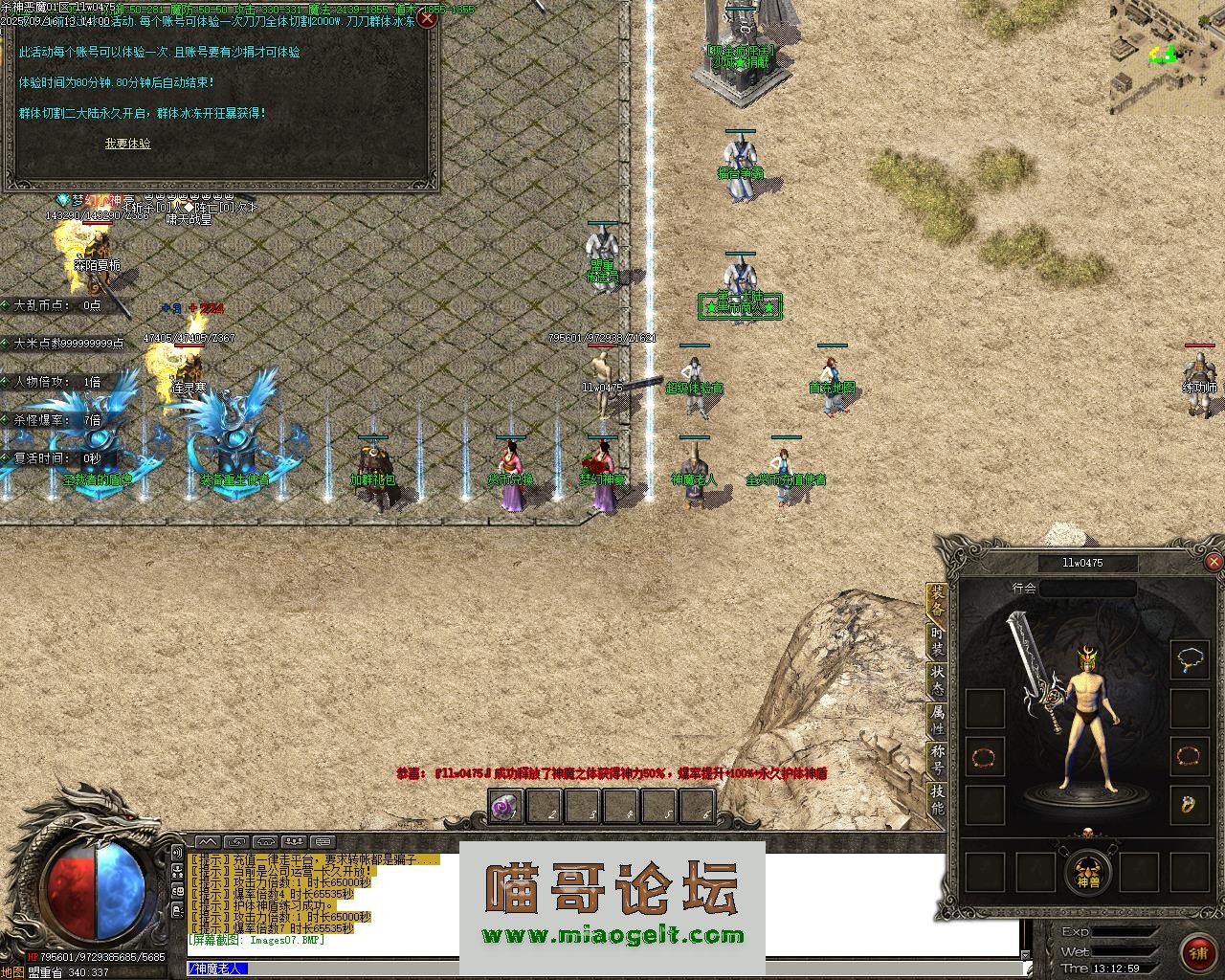This screenshot has height=980, width=1225.
Task: Open the 神兽 round button
Action: (1088, 873)
